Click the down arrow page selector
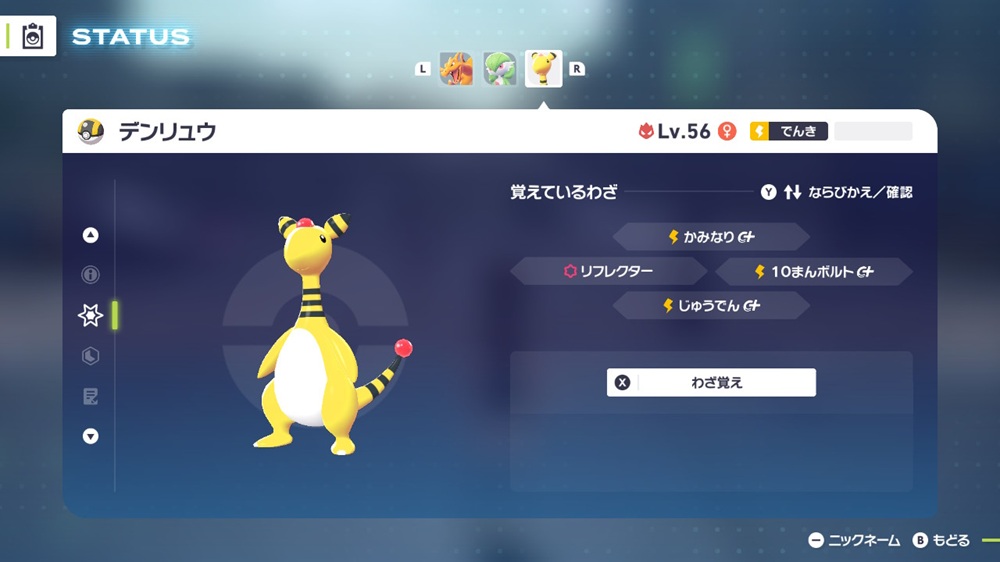Image resolution: width=1000 pixels, height=562 pixels. coord(91,436)
